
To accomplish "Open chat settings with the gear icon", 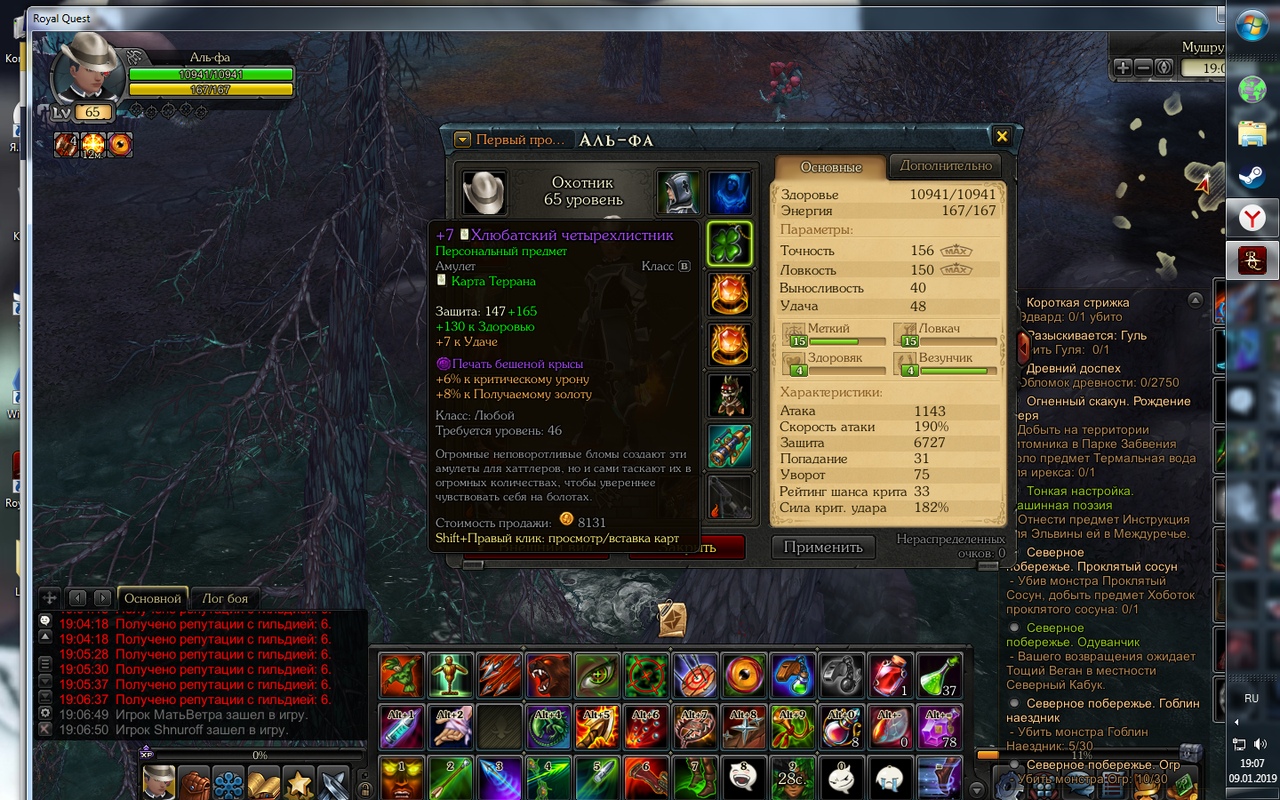I will [x=45, y=713].
